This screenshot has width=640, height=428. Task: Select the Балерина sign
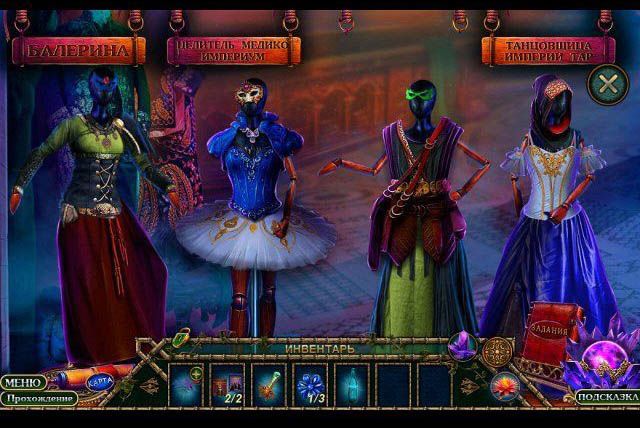pyautogui.click(x=78, y=49)
